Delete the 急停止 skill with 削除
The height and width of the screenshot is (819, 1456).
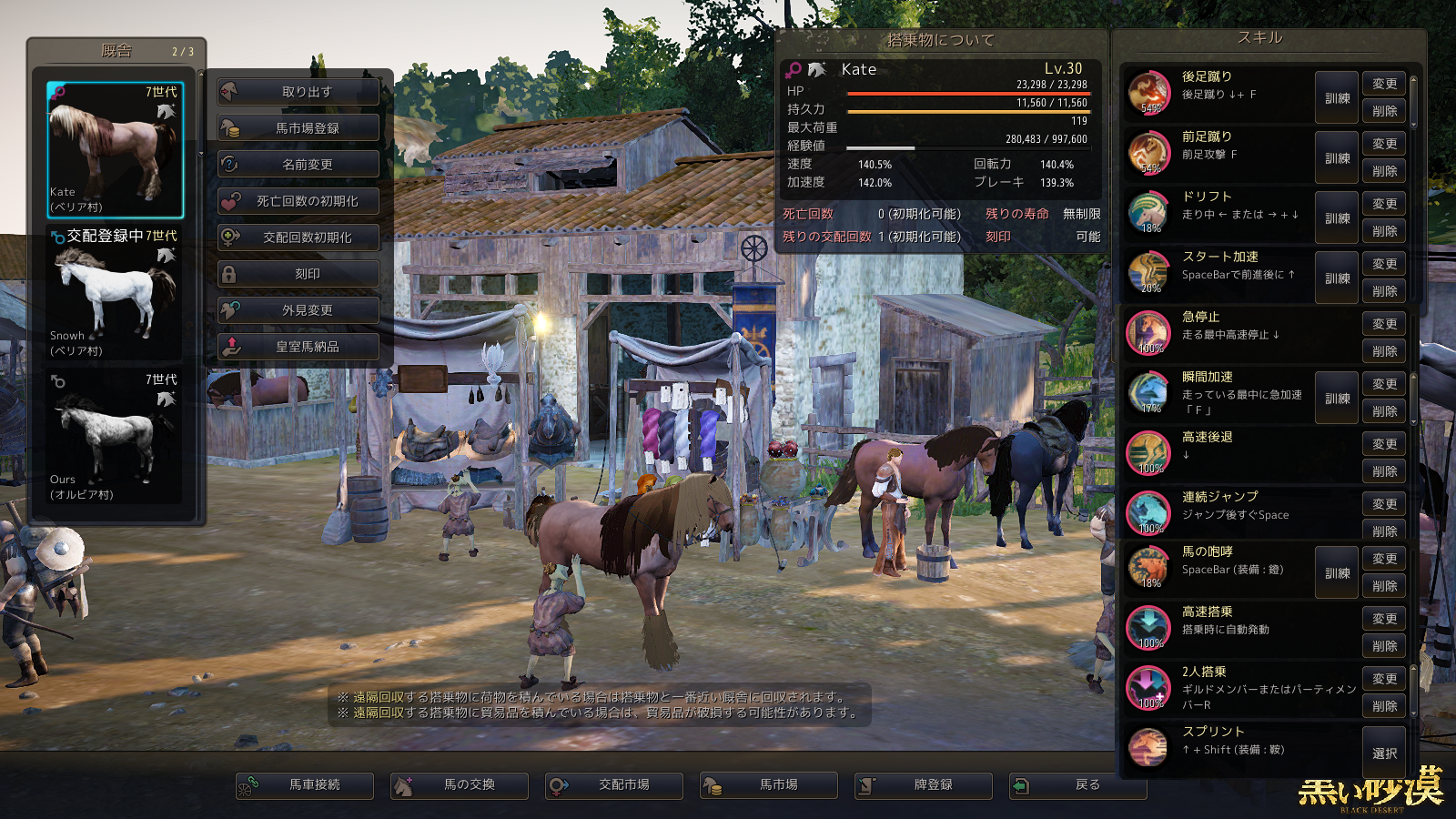(1384, 351)
